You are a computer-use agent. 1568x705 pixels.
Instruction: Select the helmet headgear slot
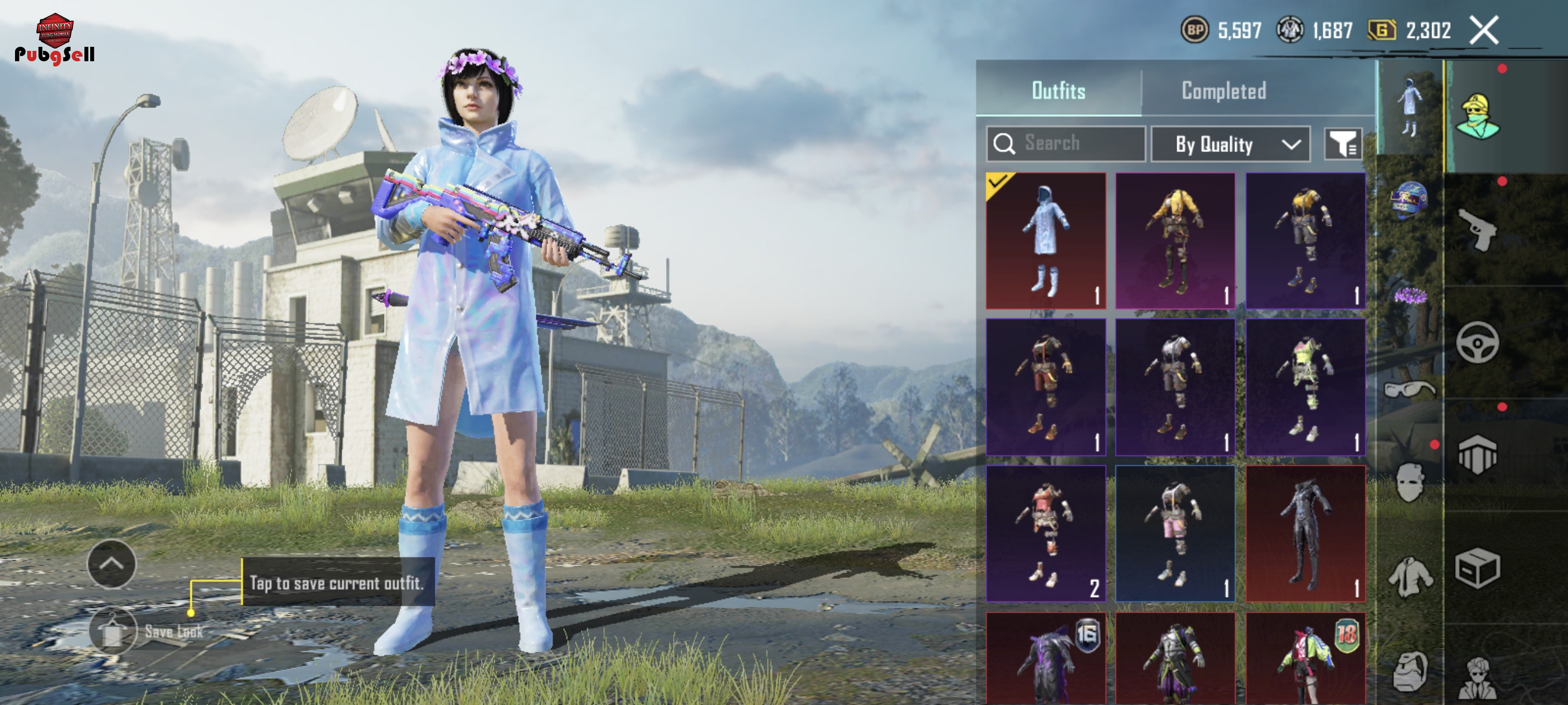1409,199
